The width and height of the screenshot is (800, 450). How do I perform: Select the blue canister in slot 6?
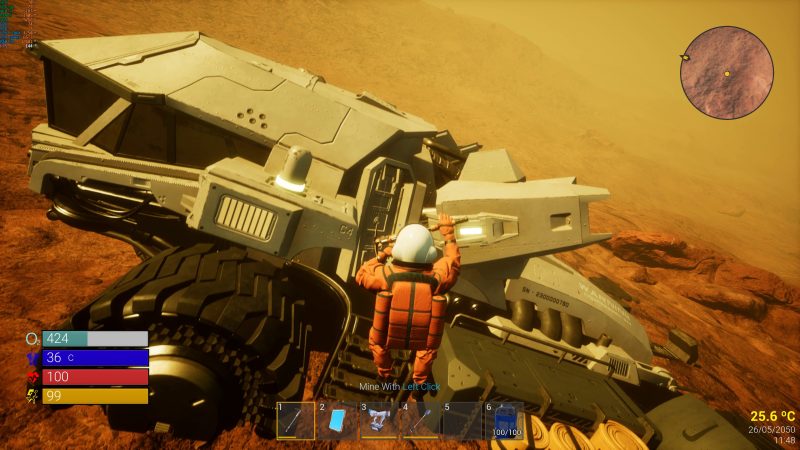(x=504, y=420)
